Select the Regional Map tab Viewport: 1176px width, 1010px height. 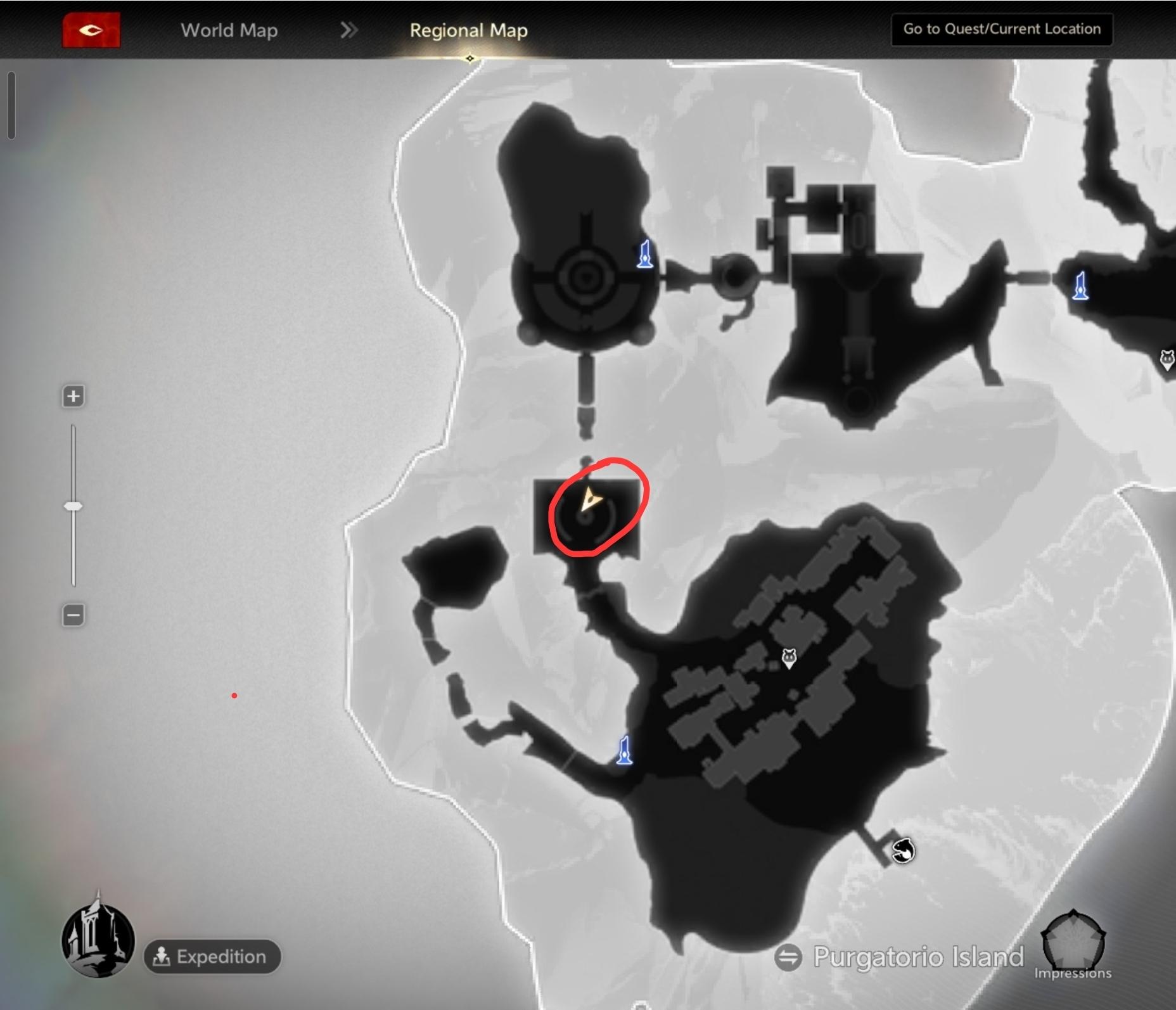pos(468,30)
